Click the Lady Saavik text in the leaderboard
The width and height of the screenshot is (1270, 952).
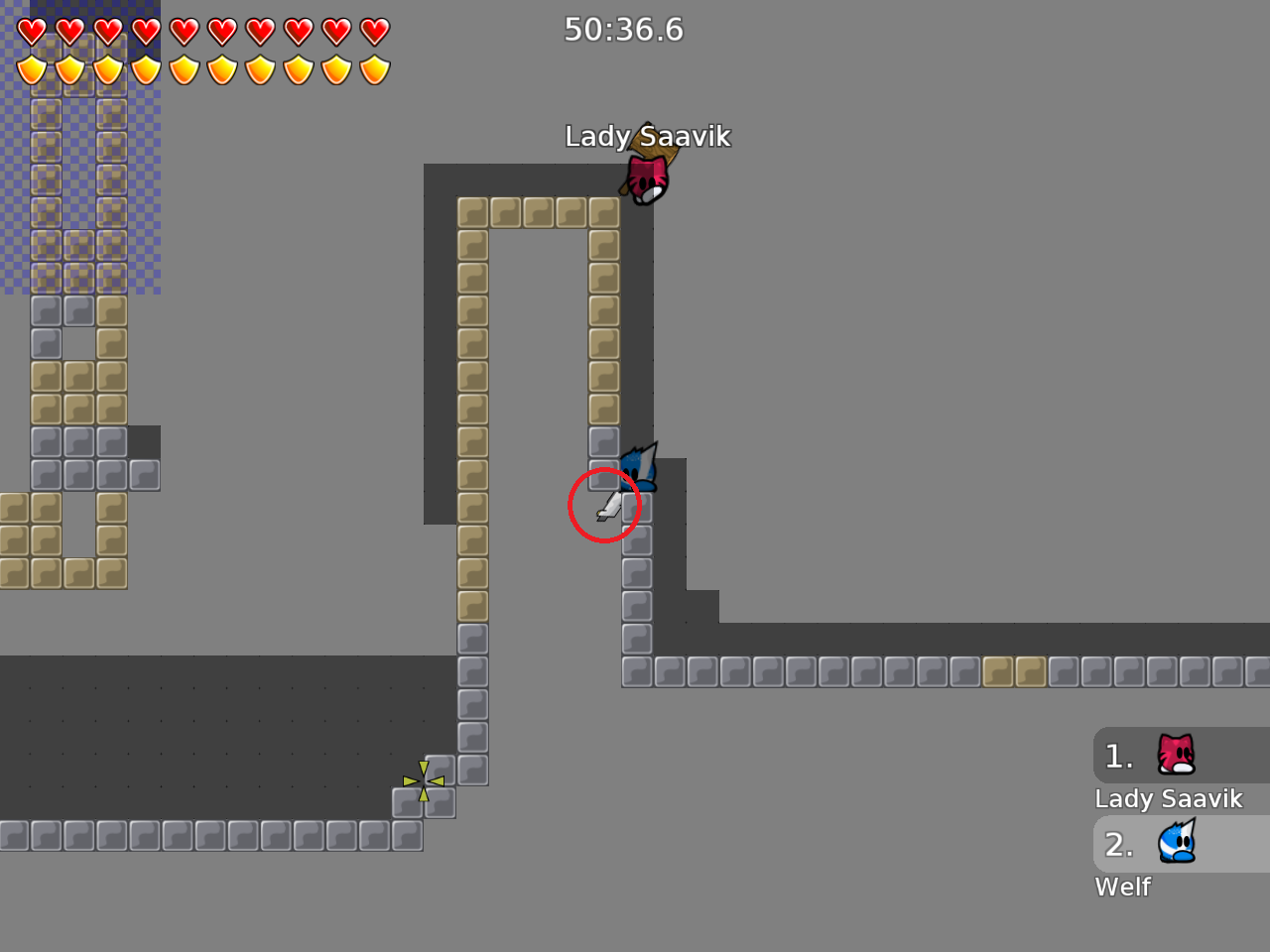[1169, 798]
